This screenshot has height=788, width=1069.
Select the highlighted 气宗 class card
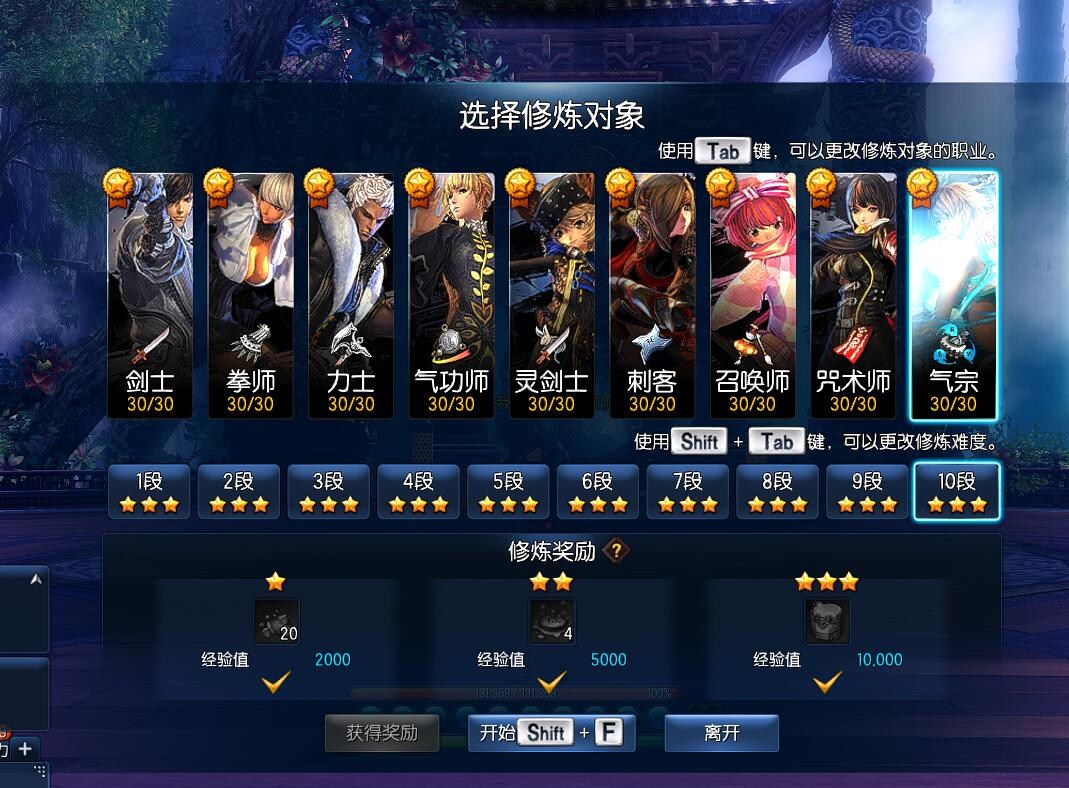click(x=953, y=295)
